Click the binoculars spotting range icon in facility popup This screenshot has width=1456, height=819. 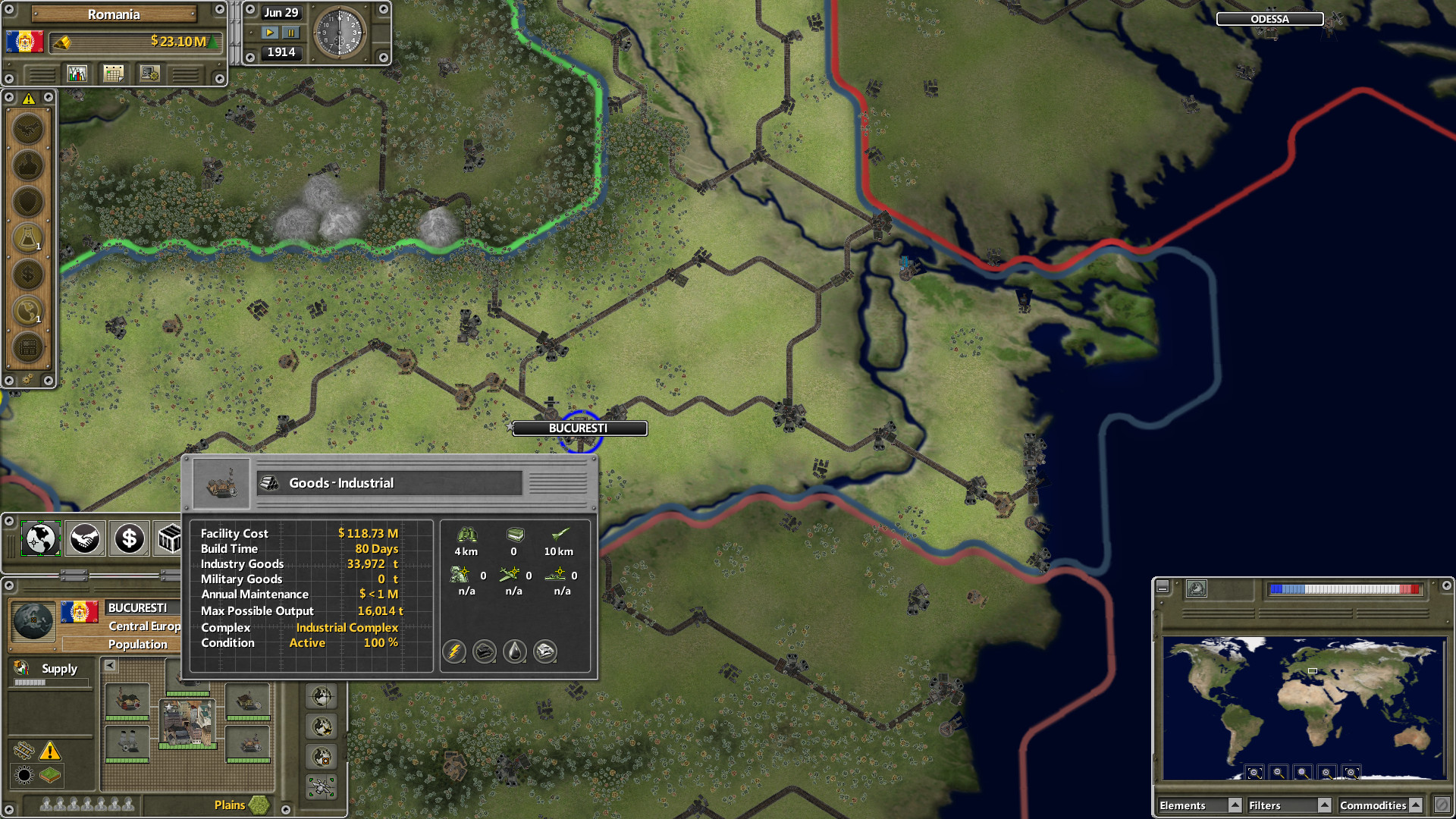466,535
